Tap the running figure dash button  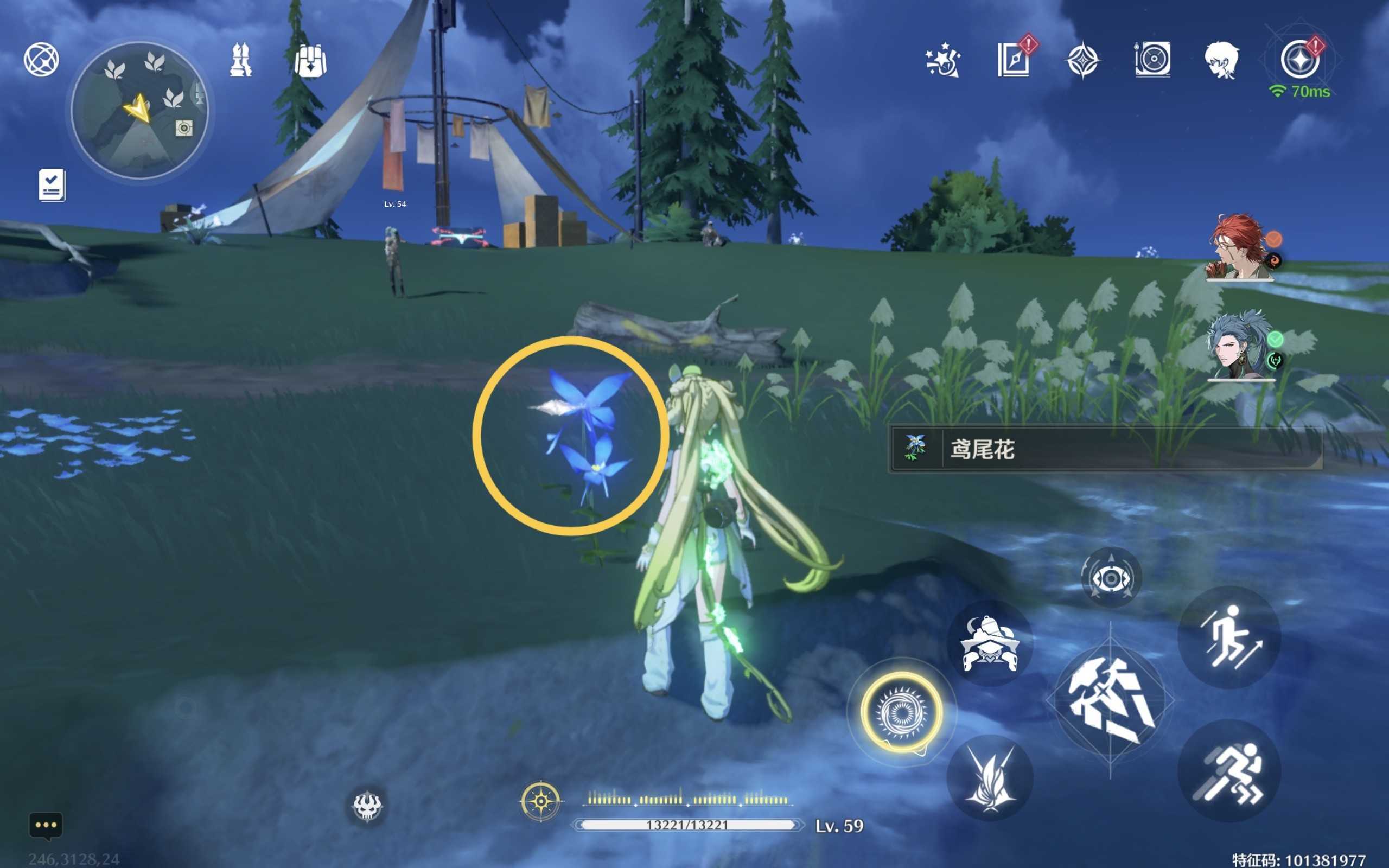coord(1229,771)
